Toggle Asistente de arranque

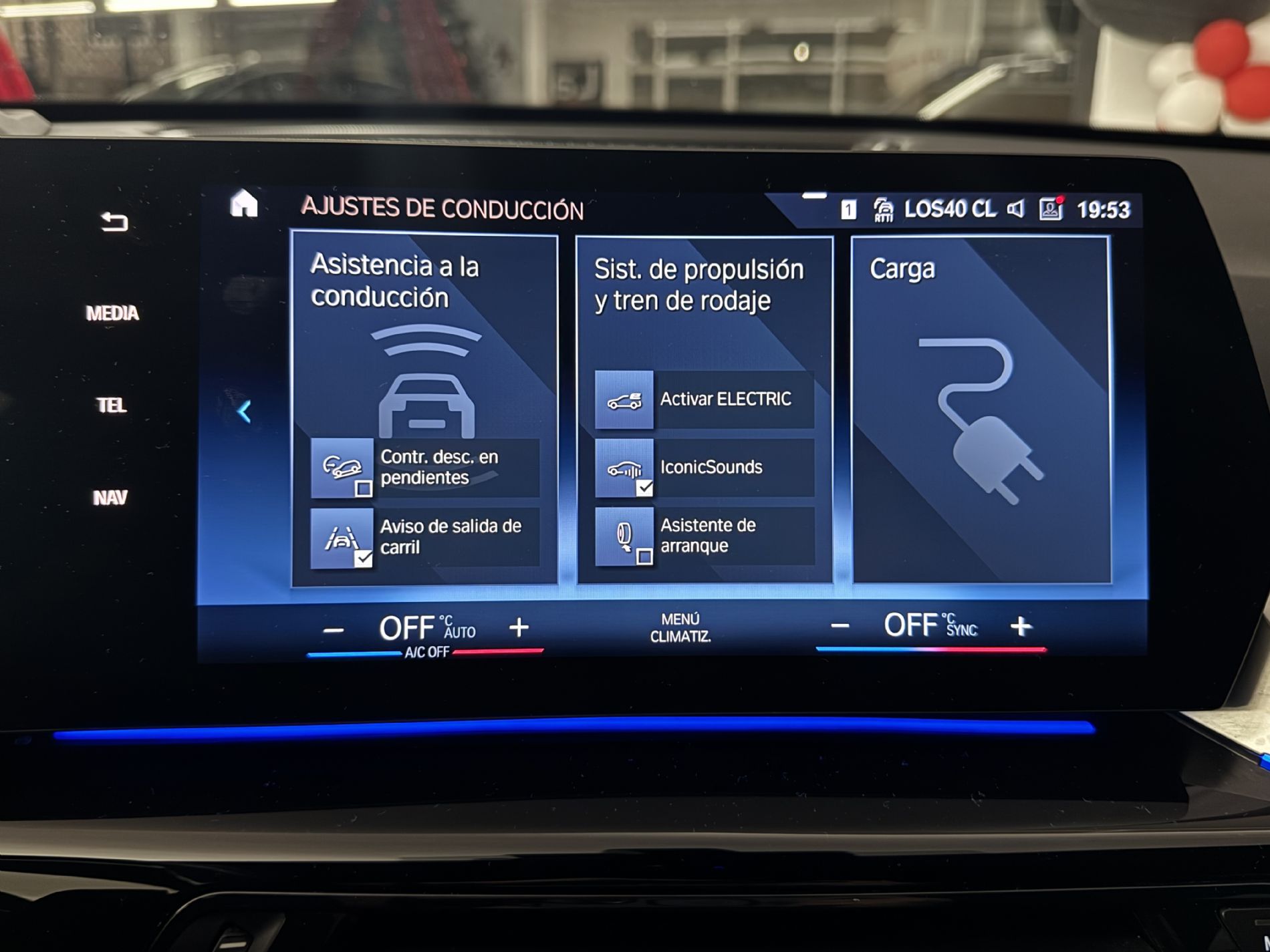(x=705, y=536)
